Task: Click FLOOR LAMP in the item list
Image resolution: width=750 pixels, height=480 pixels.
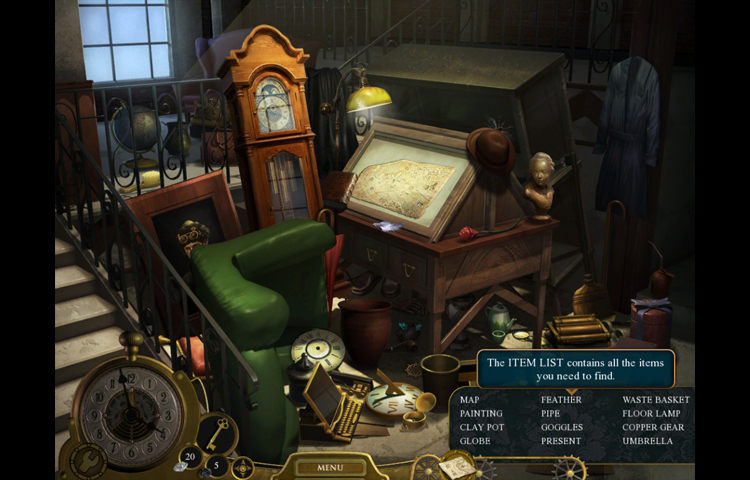Action: coord(651,413)
